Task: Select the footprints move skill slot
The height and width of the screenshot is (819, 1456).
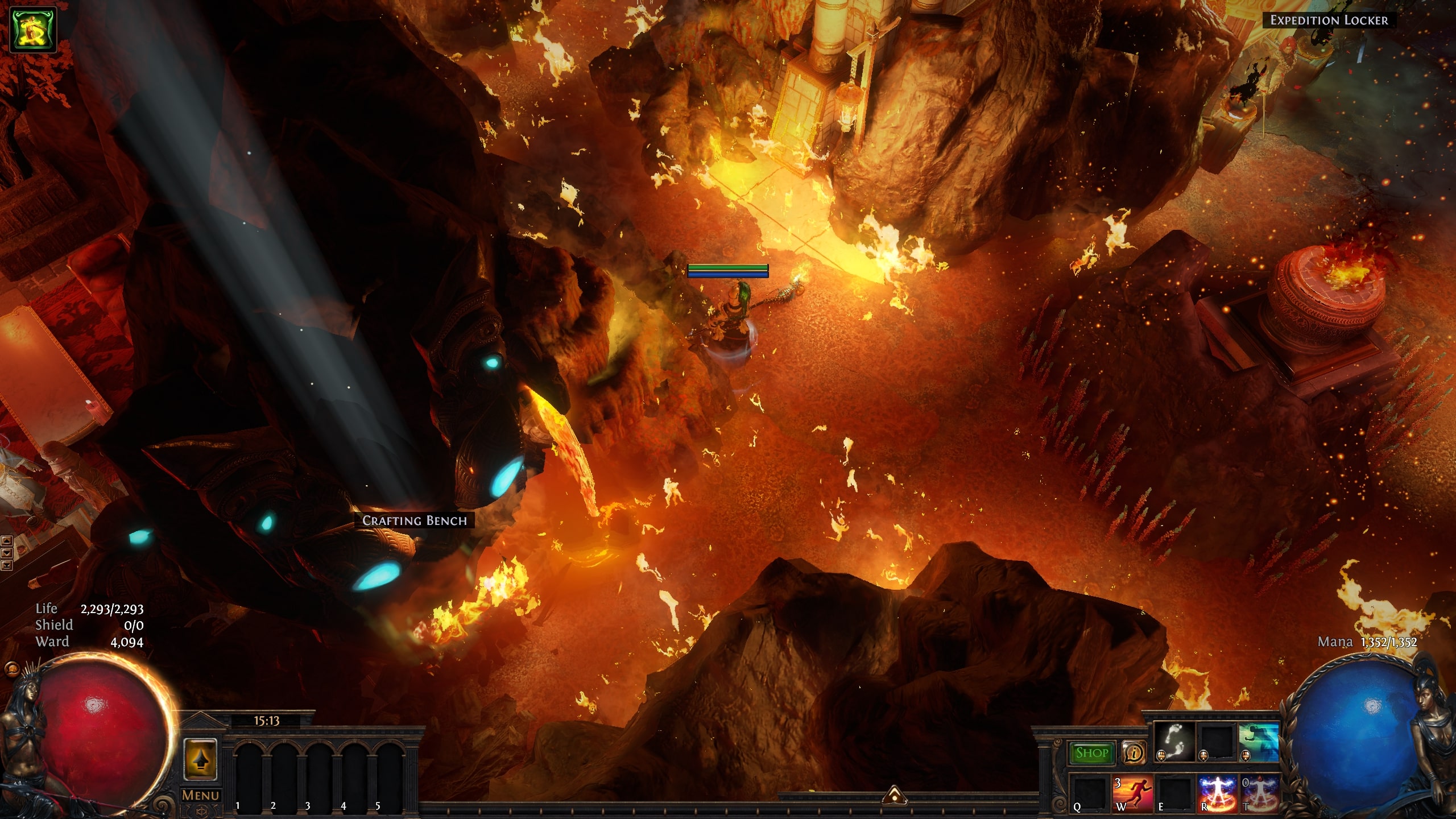Action: [1175, 742]
